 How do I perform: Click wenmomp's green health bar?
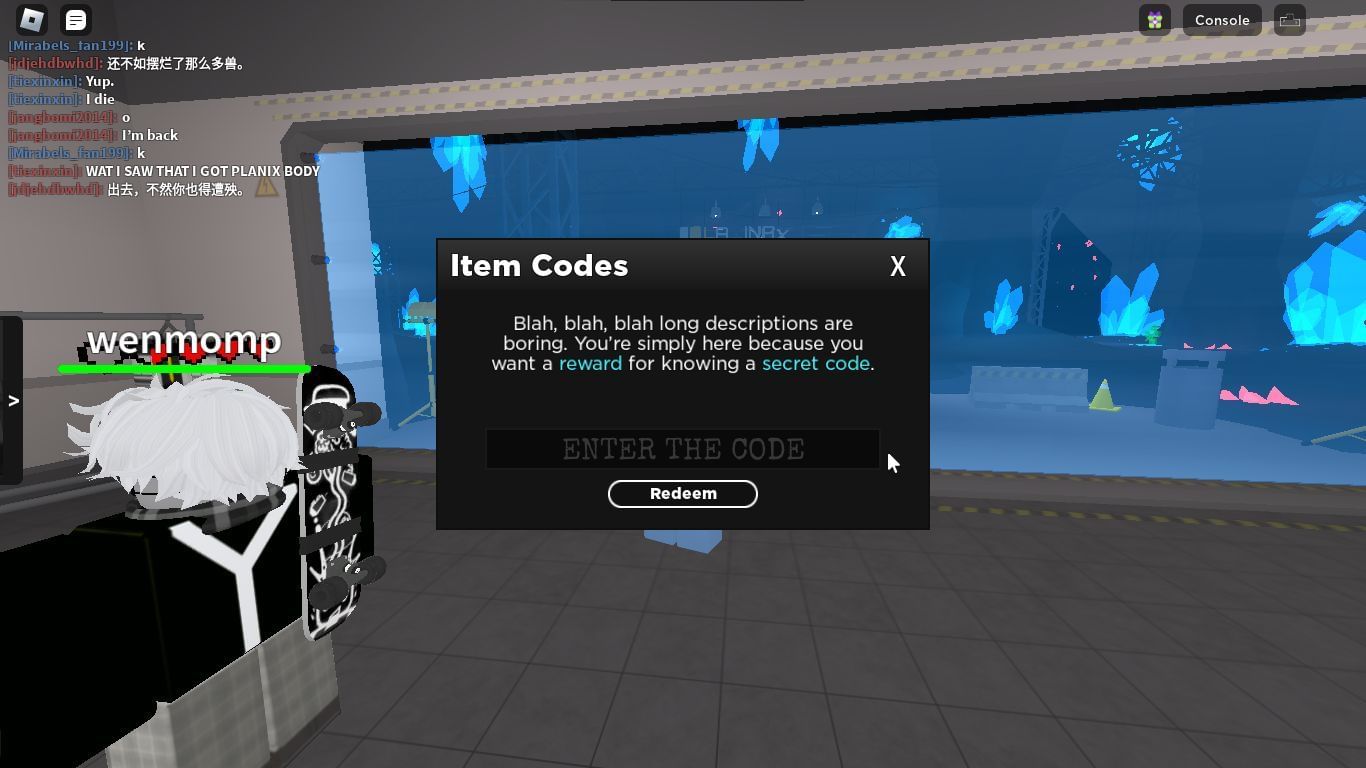(x=184, y=370)
